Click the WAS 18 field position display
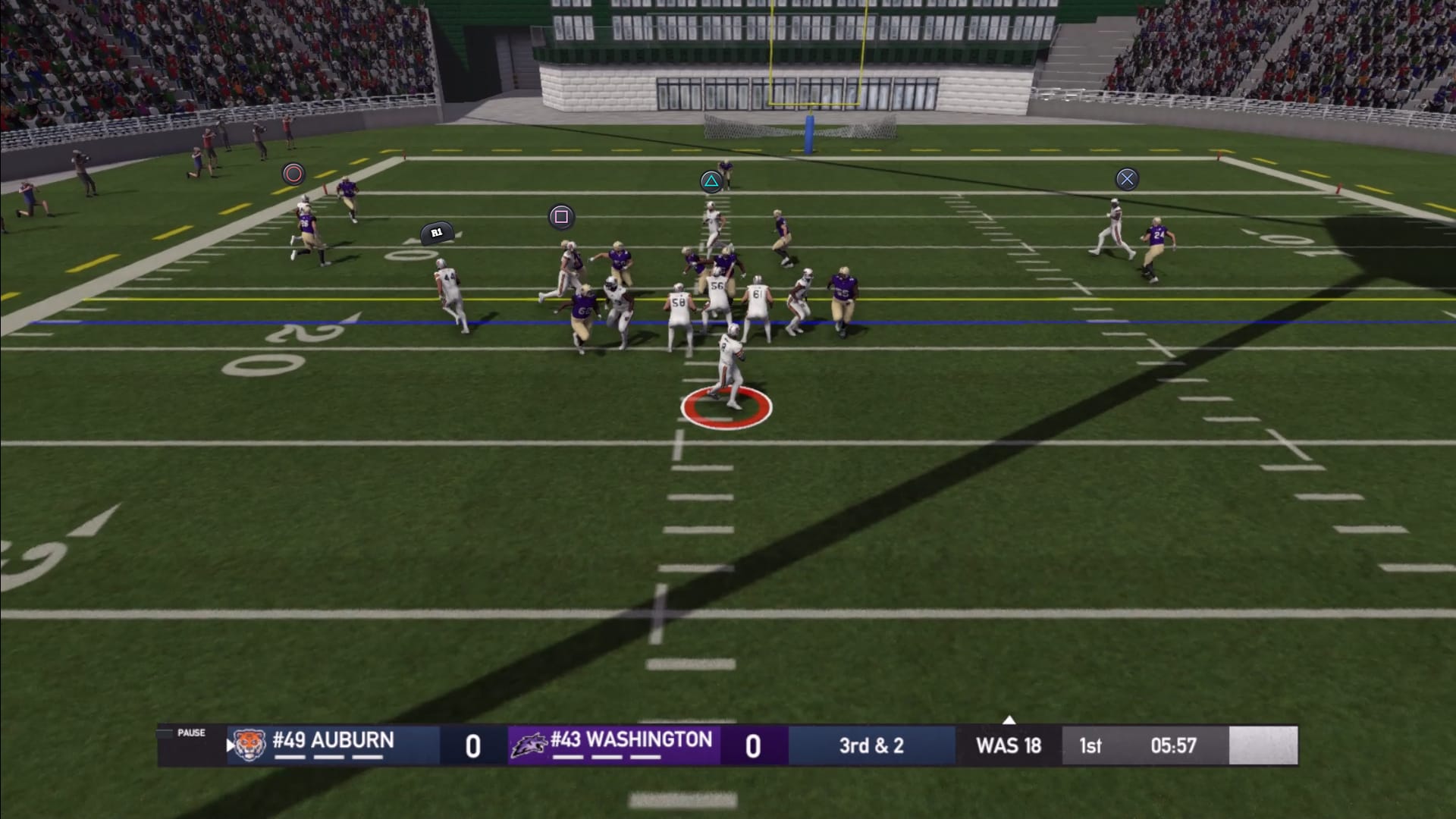 click(x=1007, y=745)
